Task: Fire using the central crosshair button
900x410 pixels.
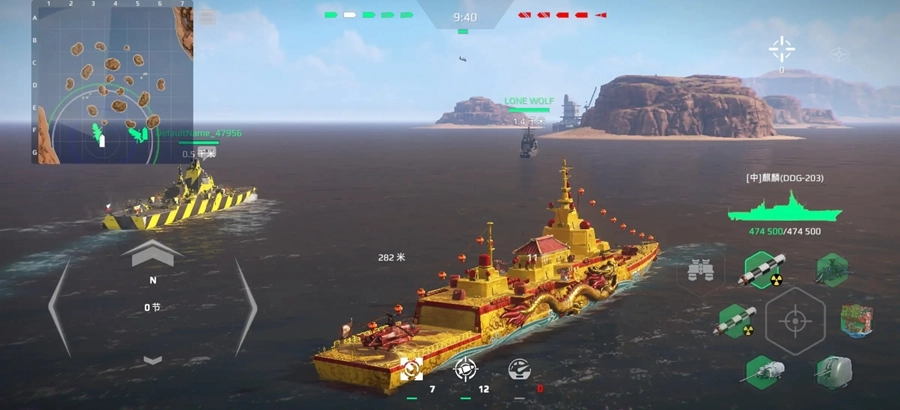Action: 795,321
